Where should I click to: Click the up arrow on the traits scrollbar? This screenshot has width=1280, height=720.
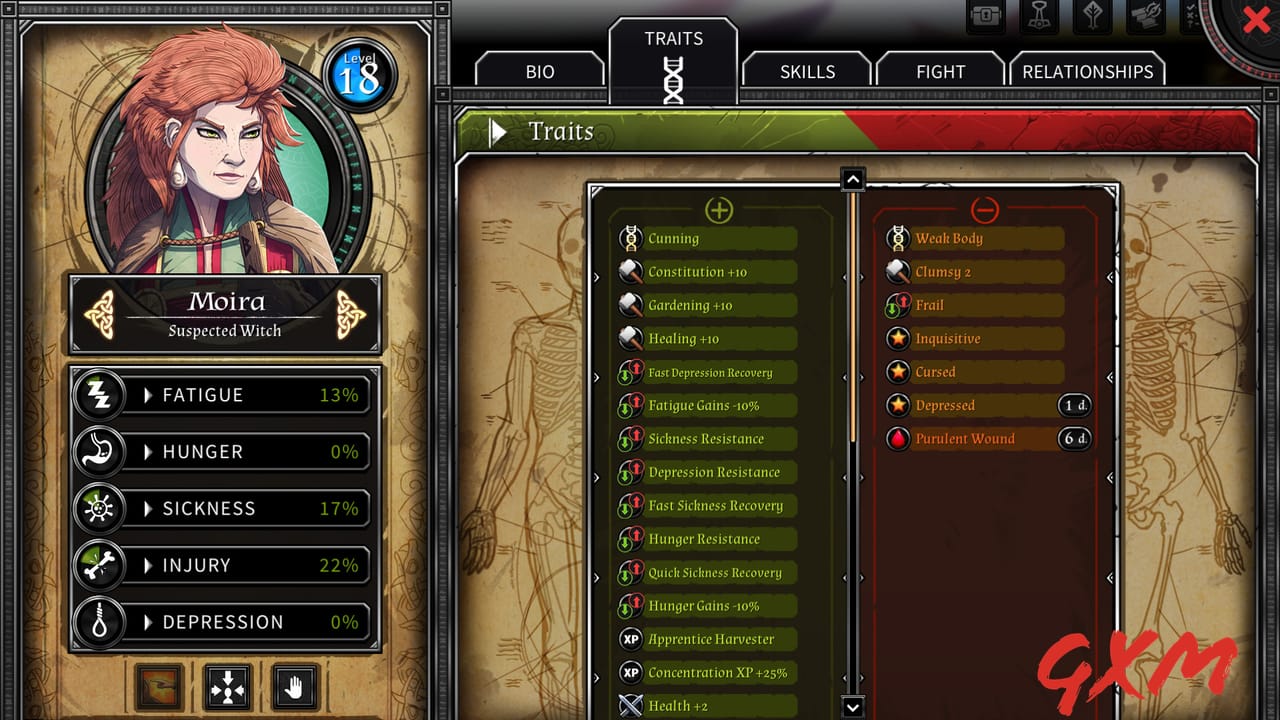(852, 178)
